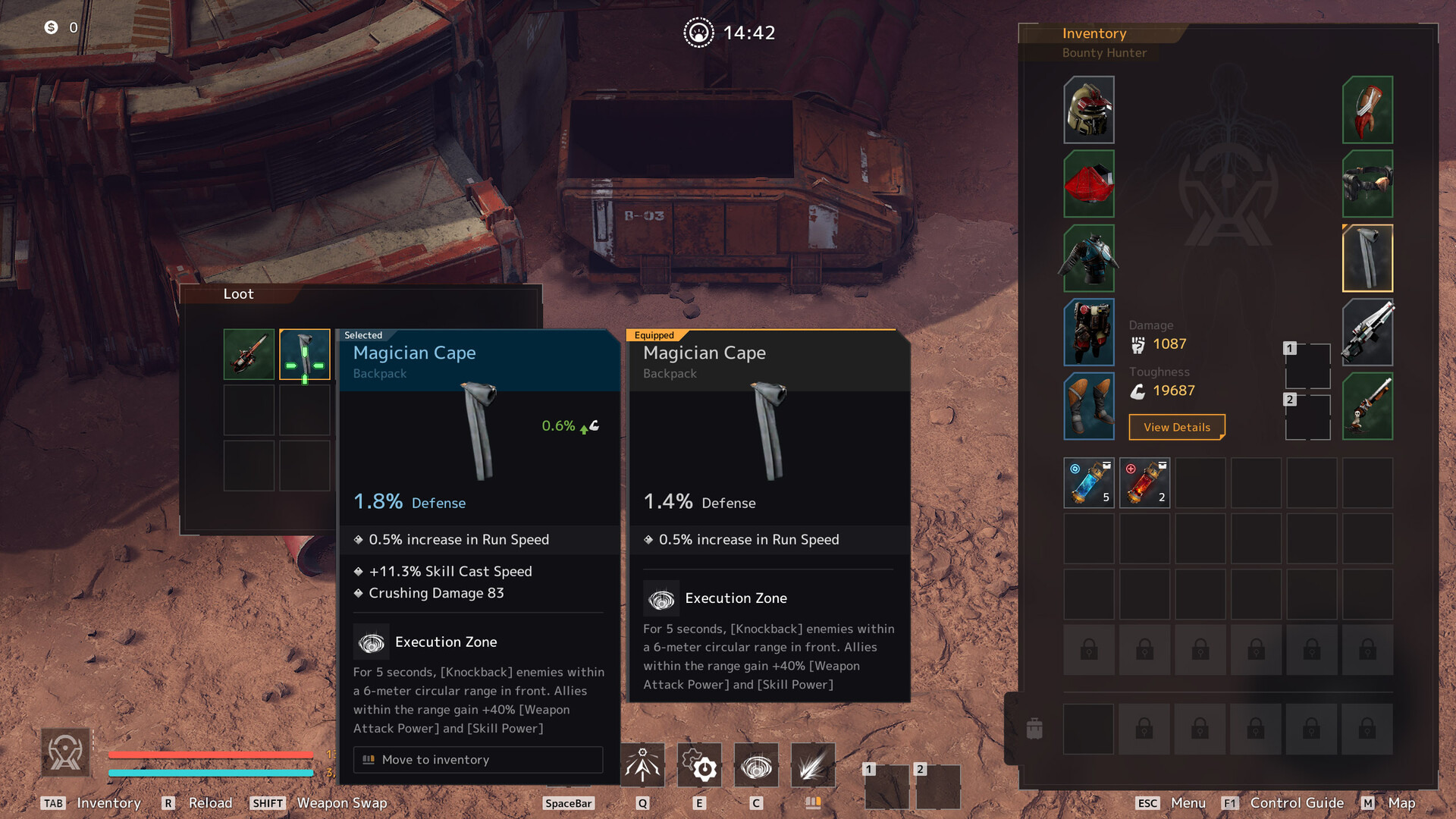Select the red vial consumable stack

point(1144,482)
